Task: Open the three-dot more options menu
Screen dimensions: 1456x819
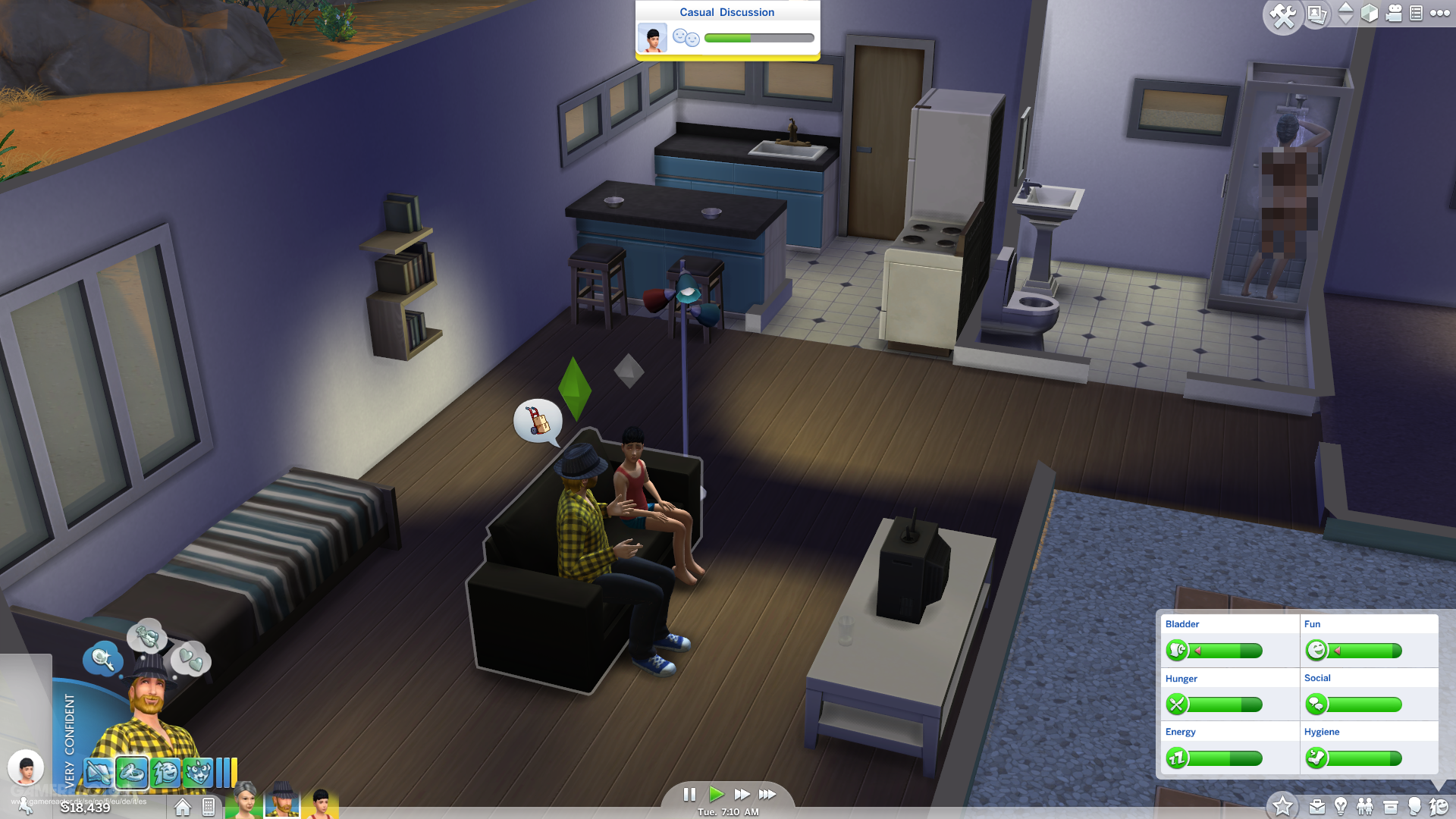Action: tap(1442, 13)
